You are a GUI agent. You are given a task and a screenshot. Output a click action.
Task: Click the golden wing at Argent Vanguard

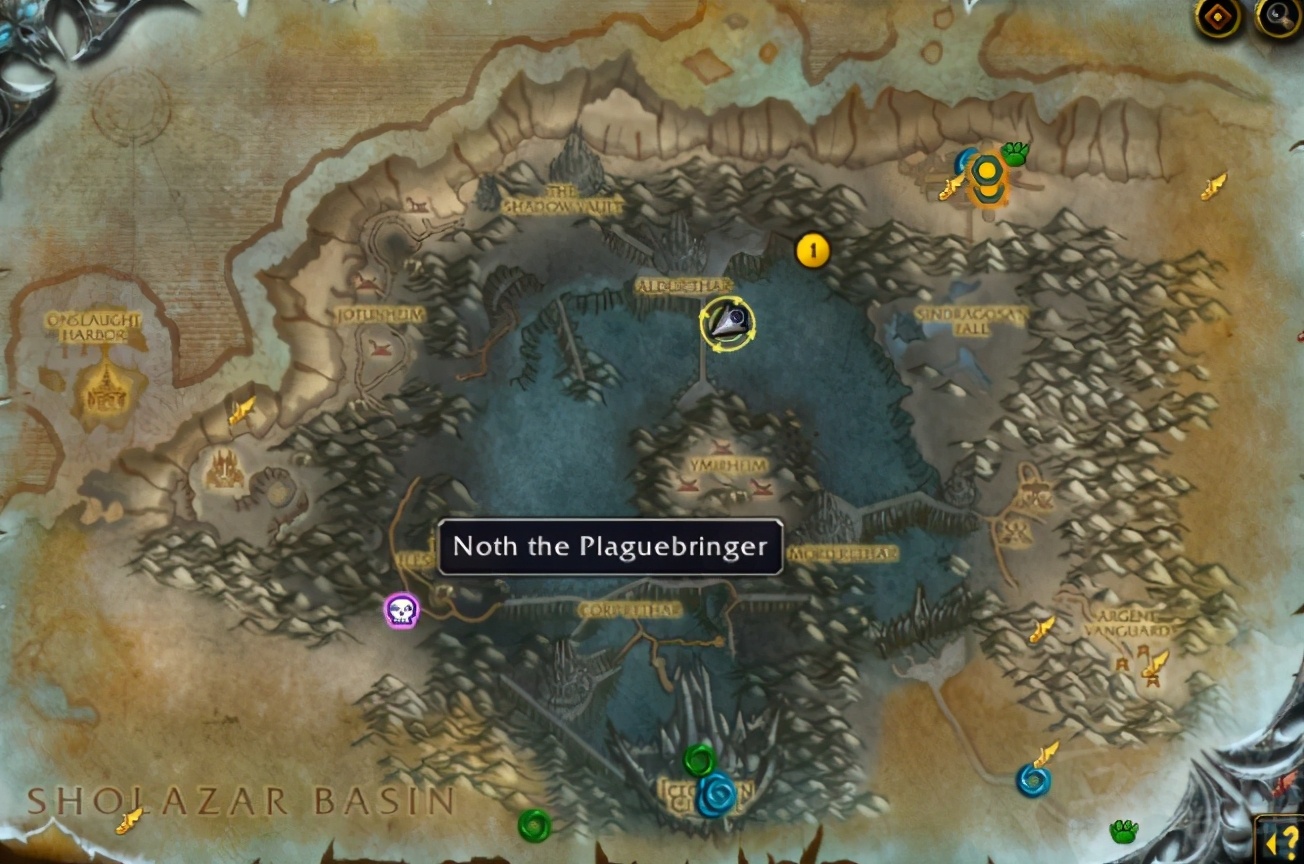coord(1157,663)
